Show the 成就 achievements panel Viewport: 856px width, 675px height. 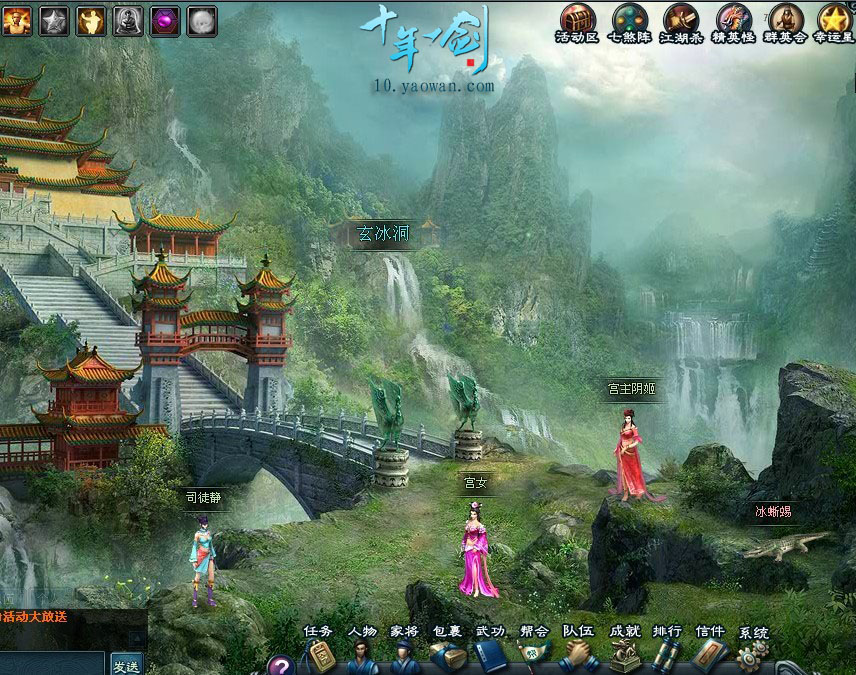click(624, 656)
